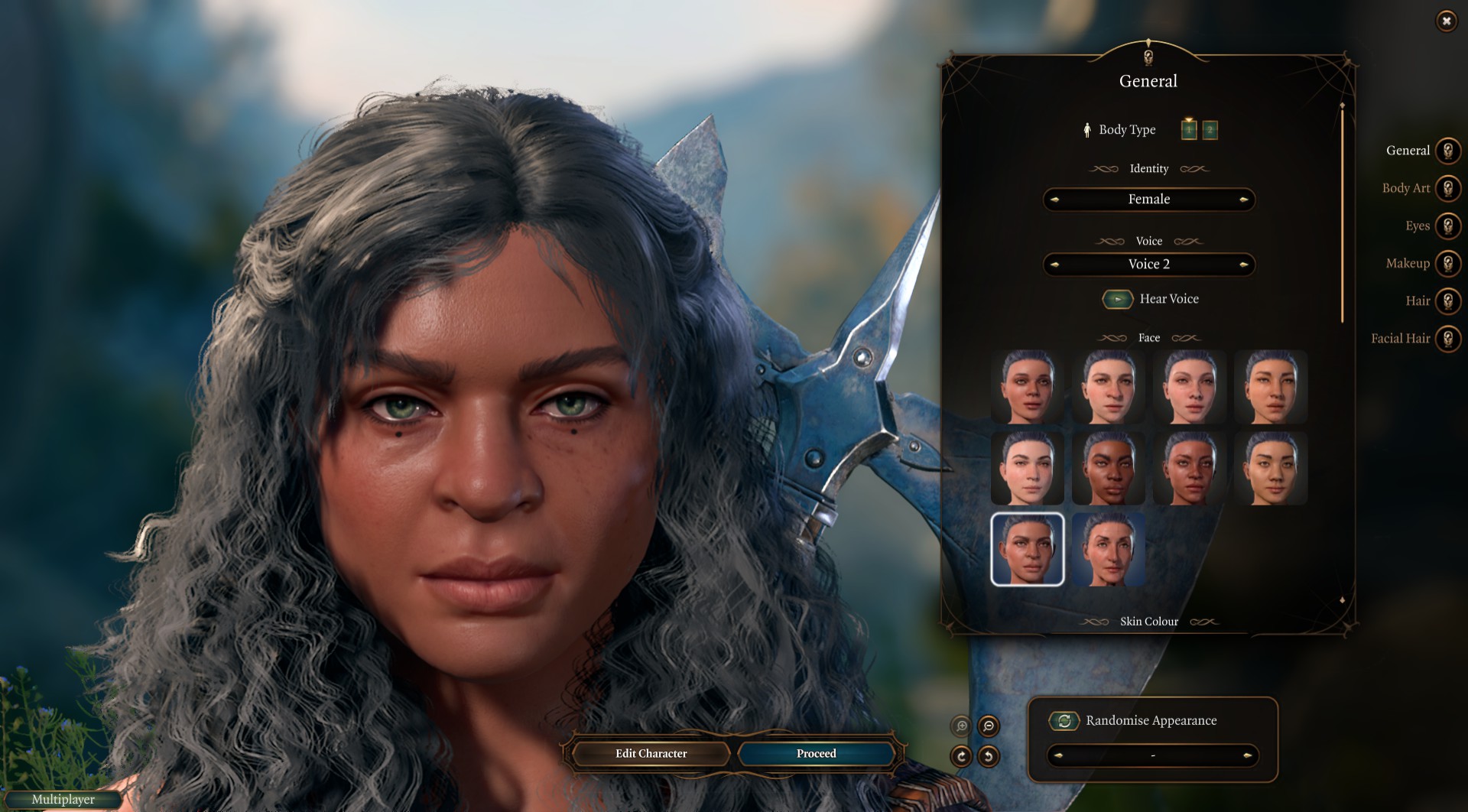Go to the Hair tab
Screen dimensions: 1468x812
(x=1447, y=300)
